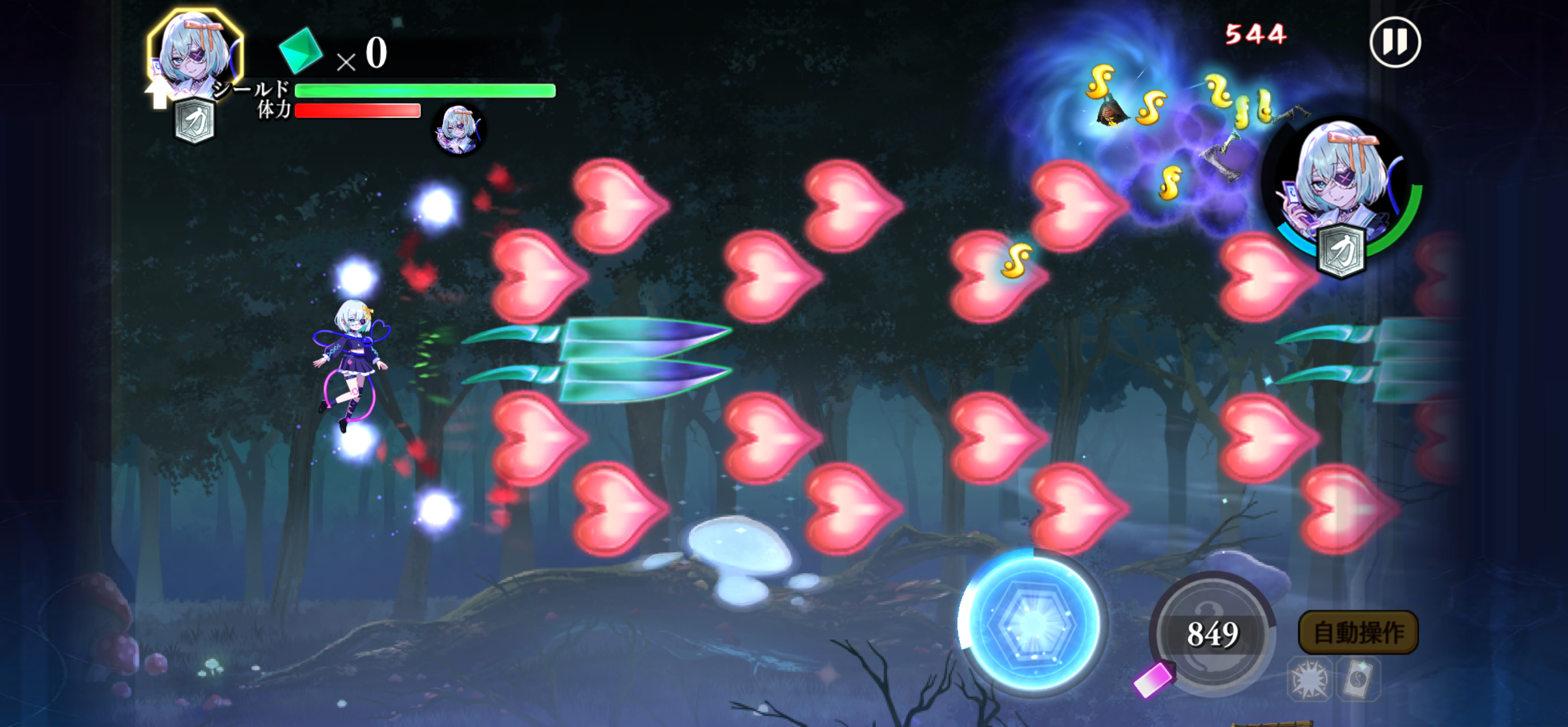Tap the grey skill button showing 849
Screen dimensions: 1568x727
click(1212, 633)
